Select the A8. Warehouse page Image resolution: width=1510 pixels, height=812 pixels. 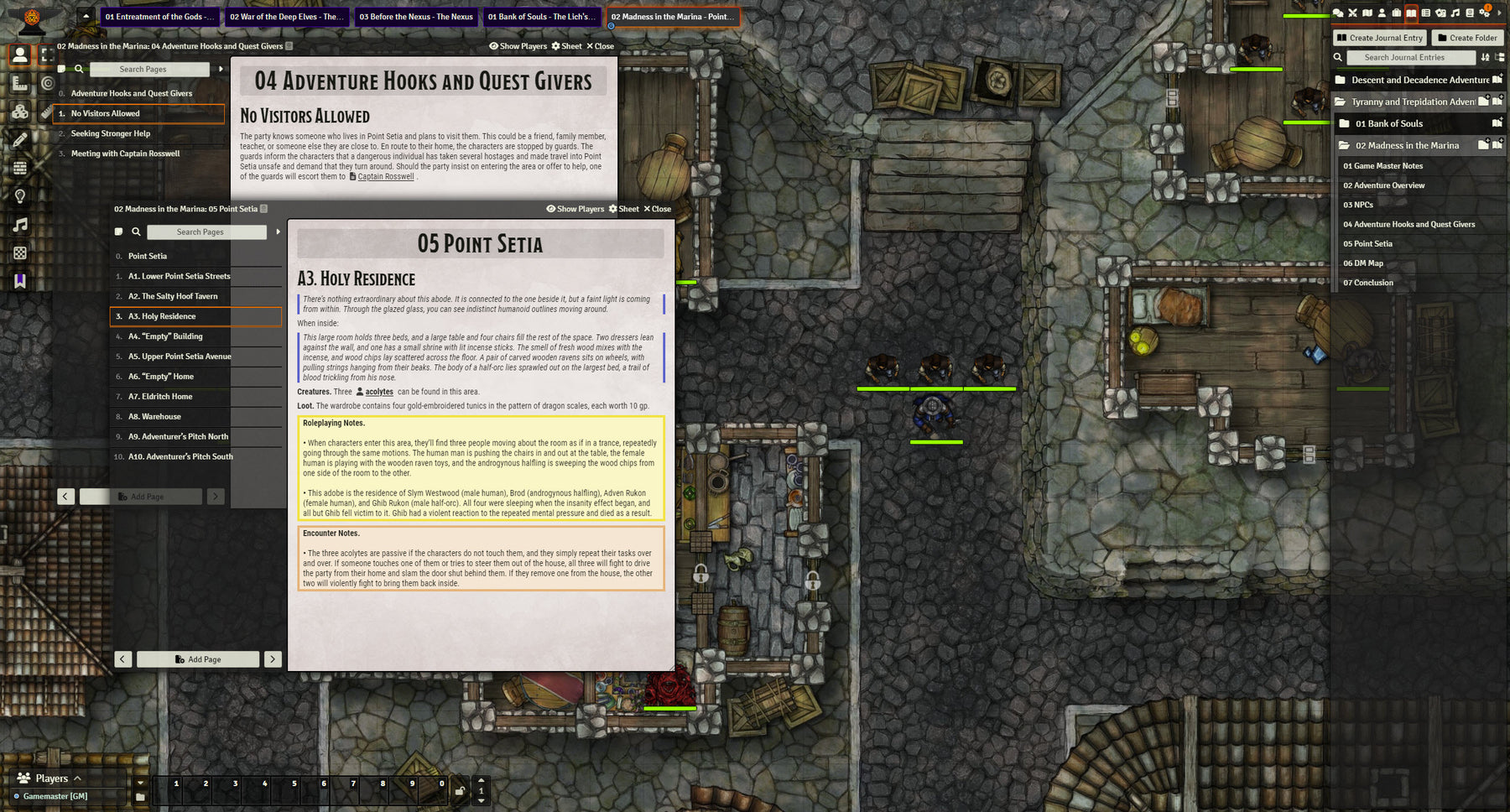click(154, 417)
